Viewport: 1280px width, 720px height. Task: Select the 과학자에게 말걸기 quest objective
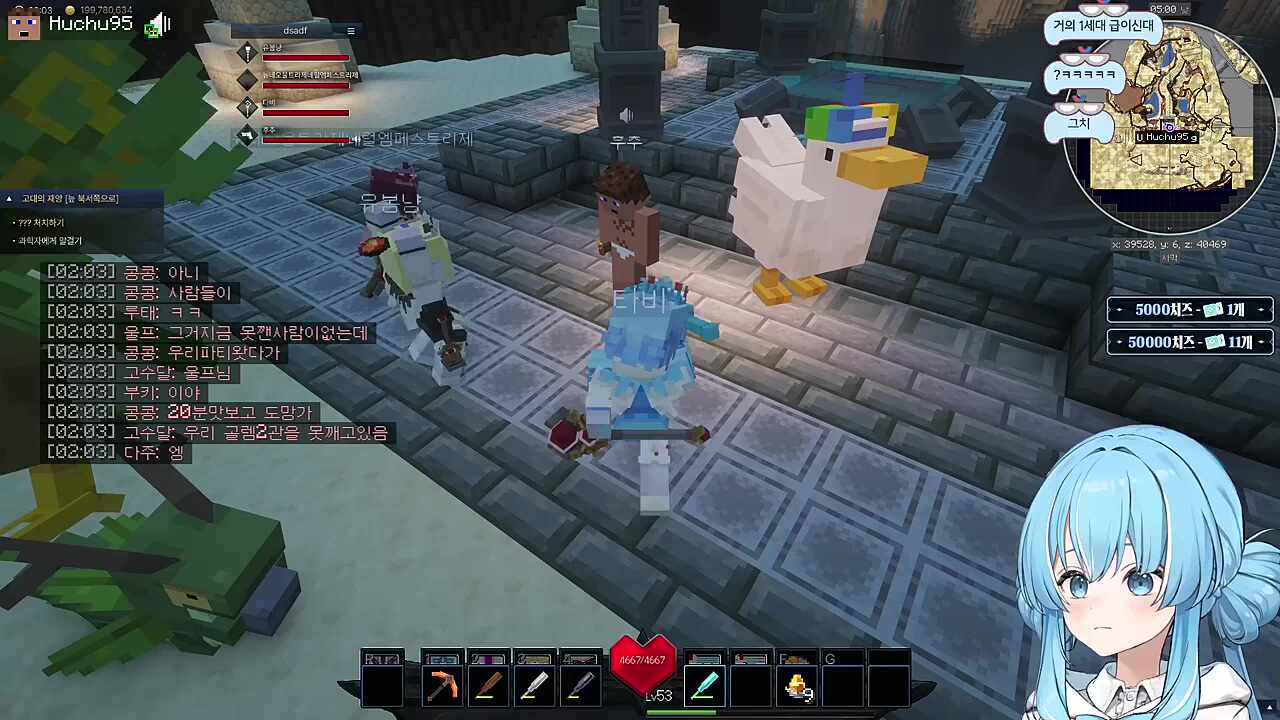[x=49, y=241]
